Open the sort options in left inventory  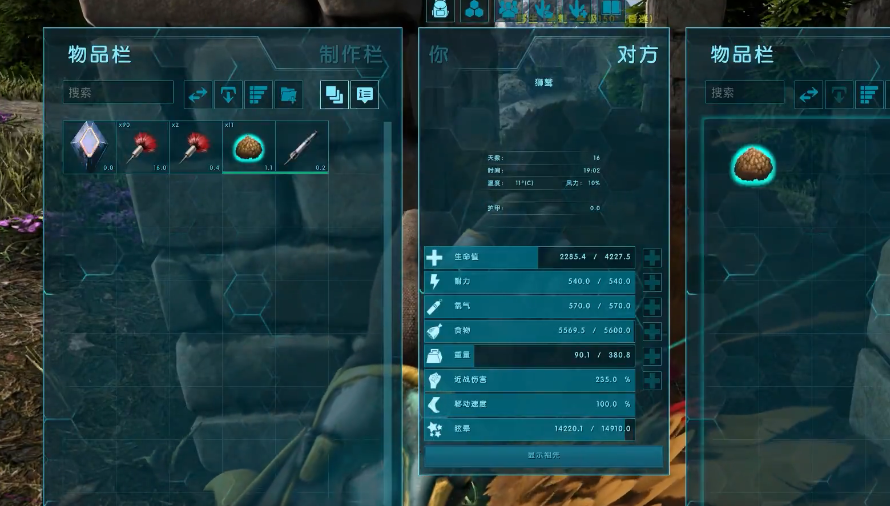click(x=258, y=95)
